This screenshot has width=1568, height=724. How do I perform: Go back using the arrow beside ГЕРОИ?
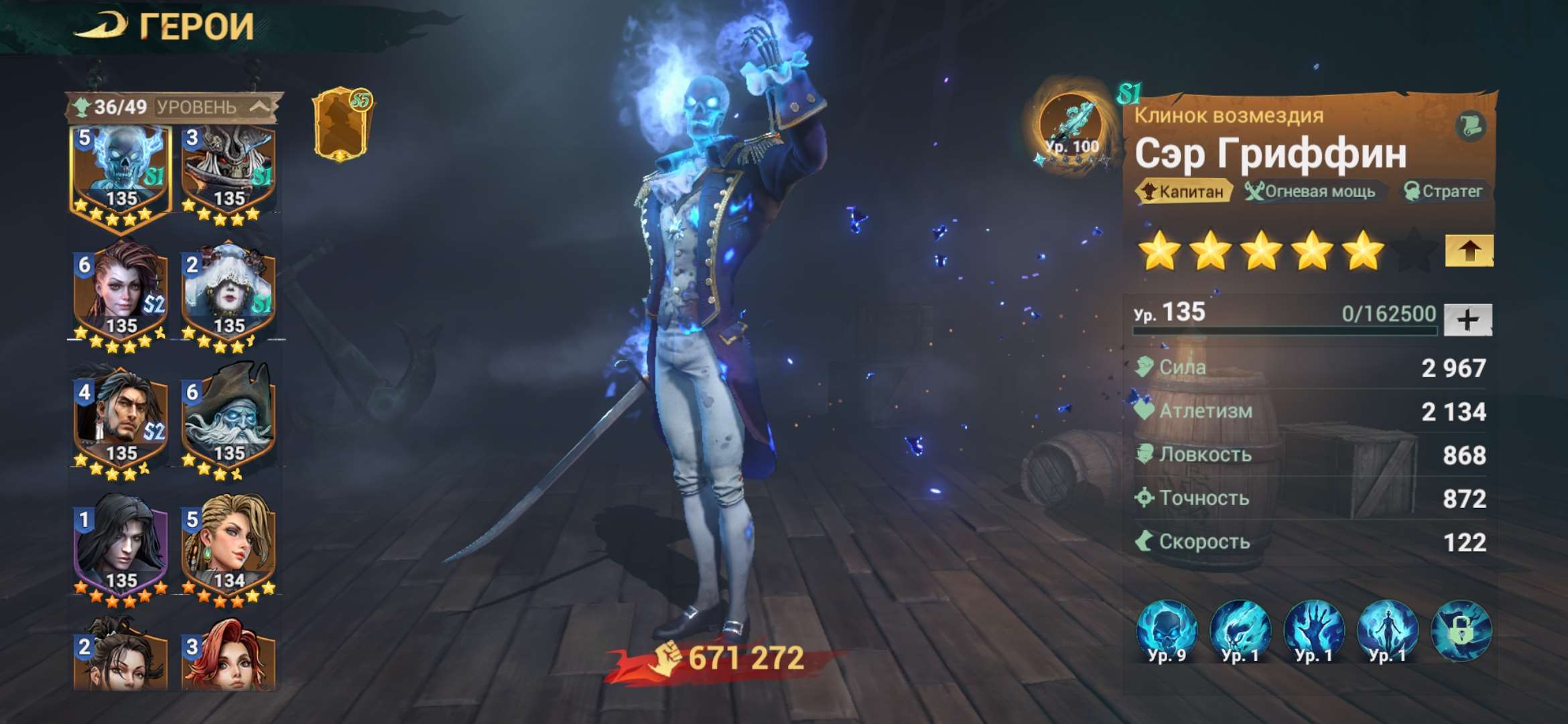pyautogui.click(x=101, y=27)
